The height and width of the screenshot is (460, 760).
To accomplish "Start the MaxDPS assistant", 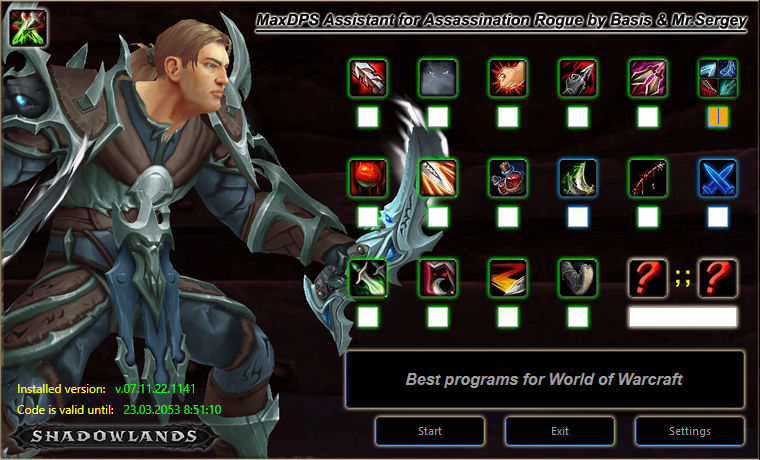I will coord(430,431).
